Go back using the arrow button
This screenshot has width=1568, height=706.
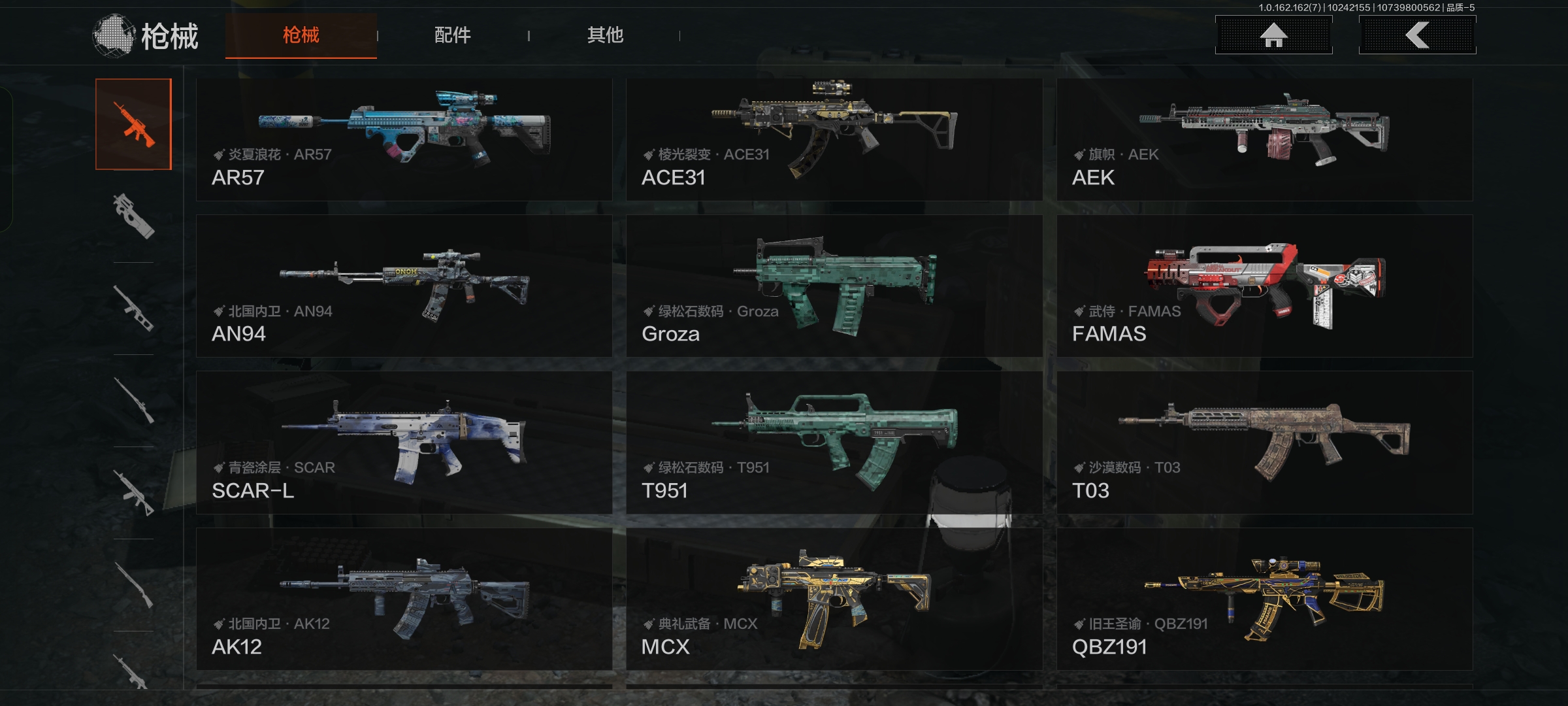1416,35
